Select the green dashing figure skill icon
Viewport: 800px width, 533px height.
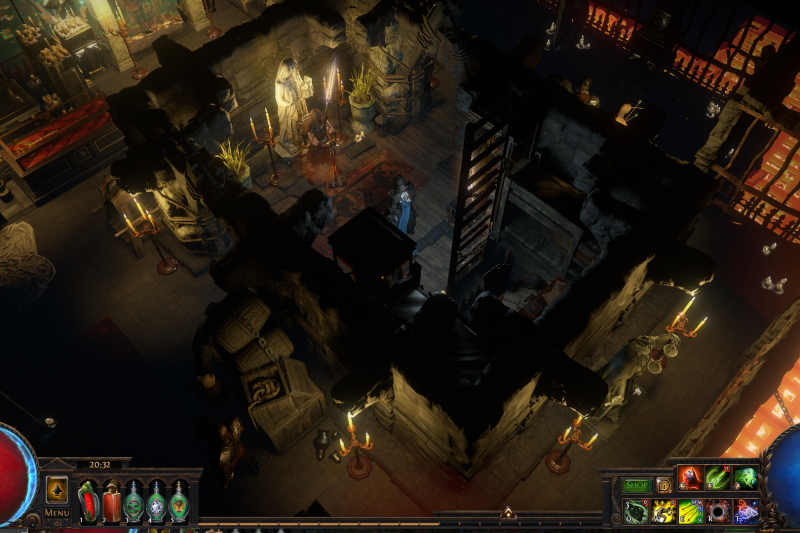[x=745, y=479]
